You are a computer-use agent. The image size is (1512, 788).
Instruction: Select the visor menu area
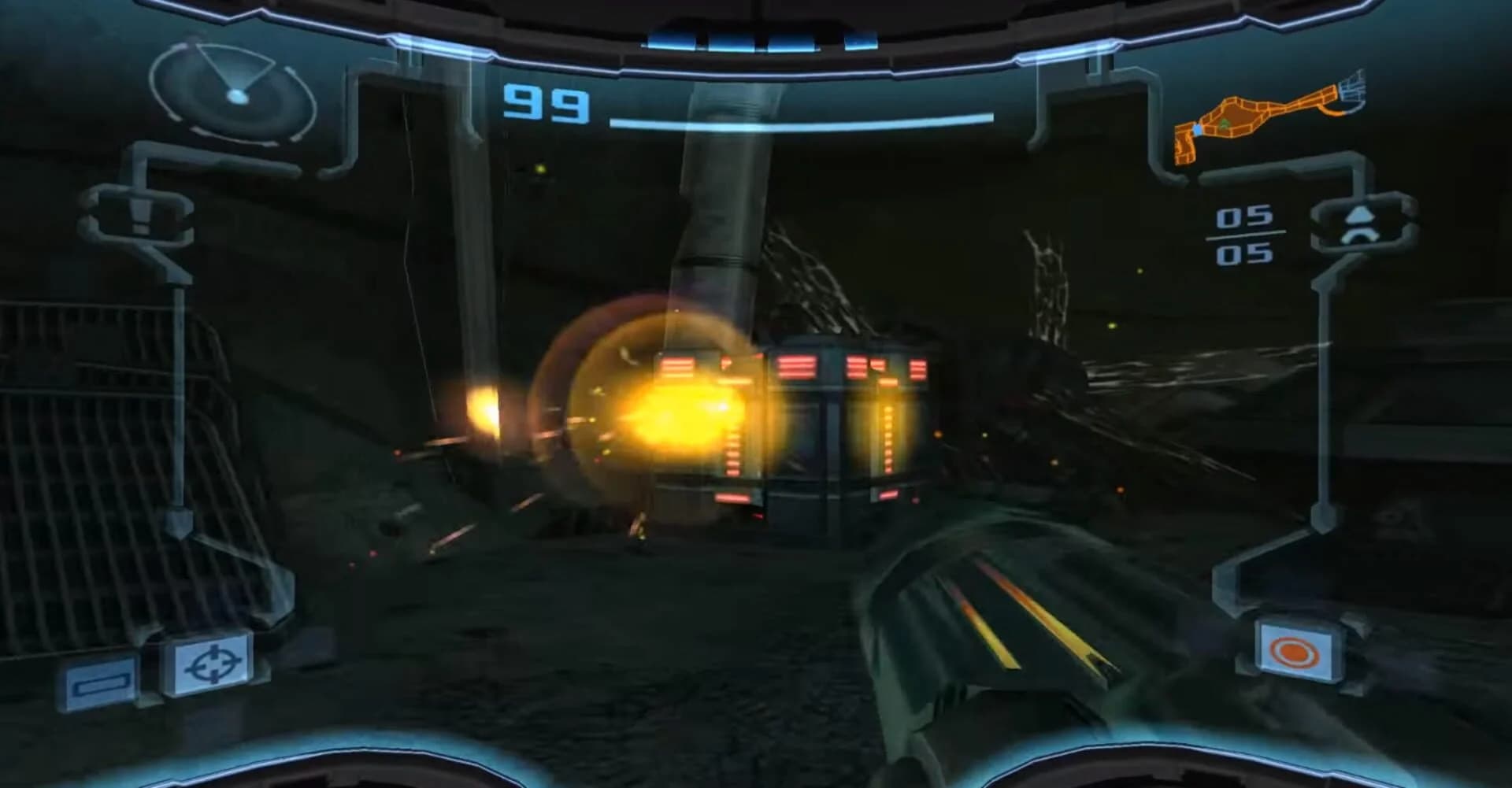tap(157, 673)
